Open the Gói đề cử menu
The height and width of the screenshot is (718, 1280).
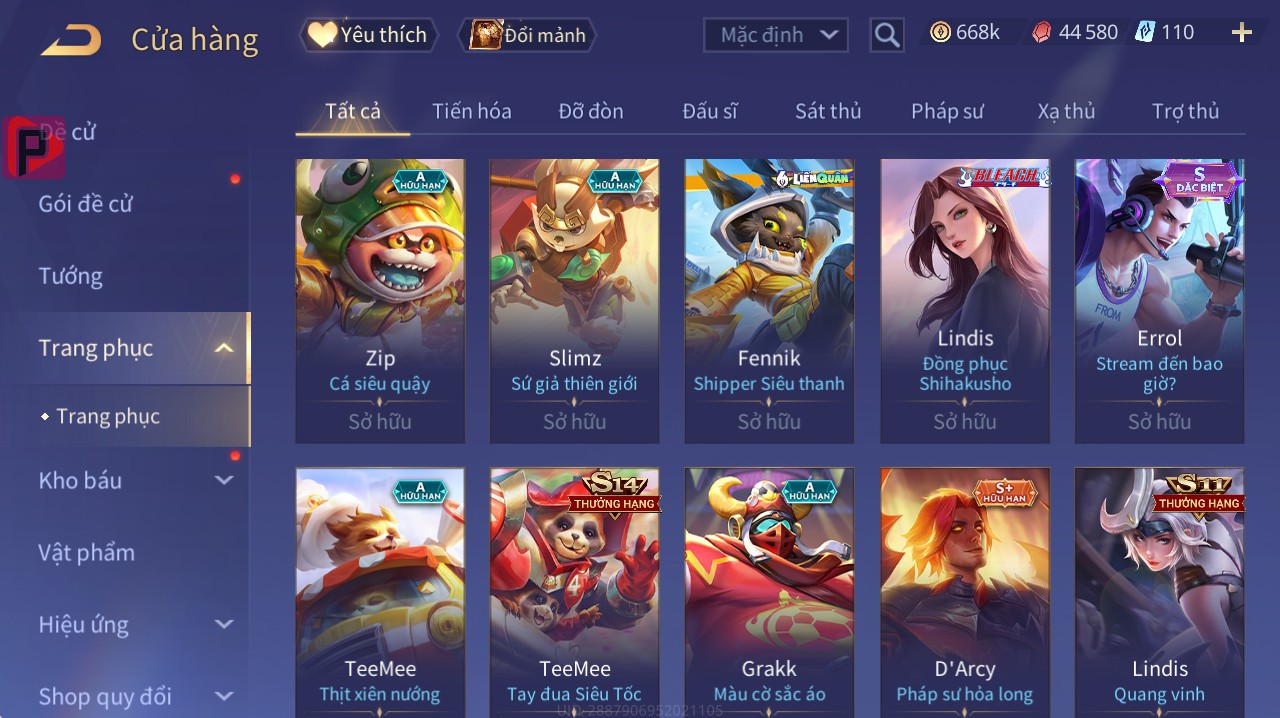tap(86, 204)
